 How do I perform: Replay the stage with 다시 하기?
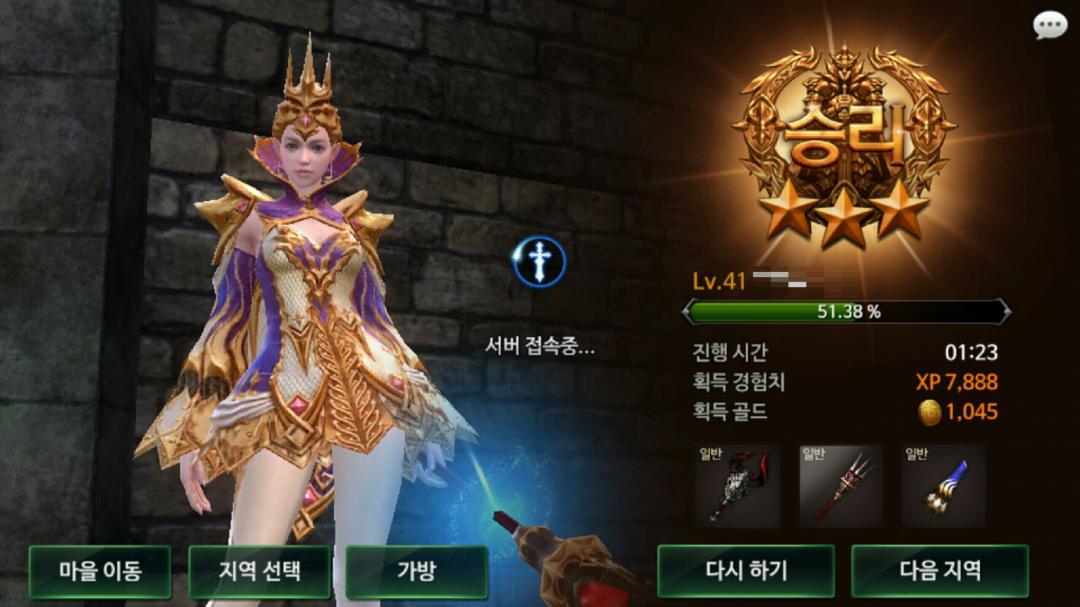pos(745,571)
